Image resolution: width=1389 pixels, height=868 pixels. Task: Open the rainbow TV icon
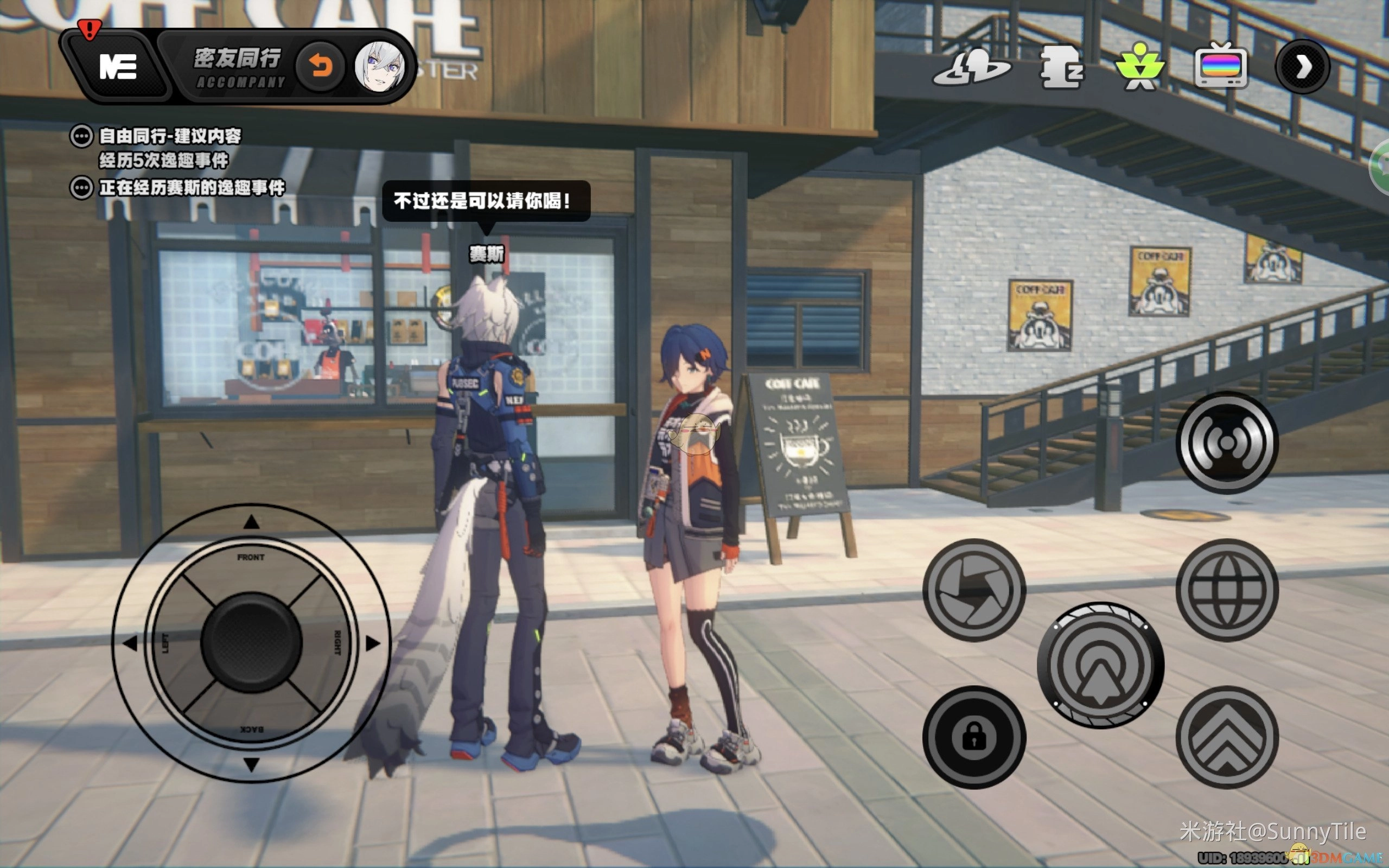coord(1221,66)
